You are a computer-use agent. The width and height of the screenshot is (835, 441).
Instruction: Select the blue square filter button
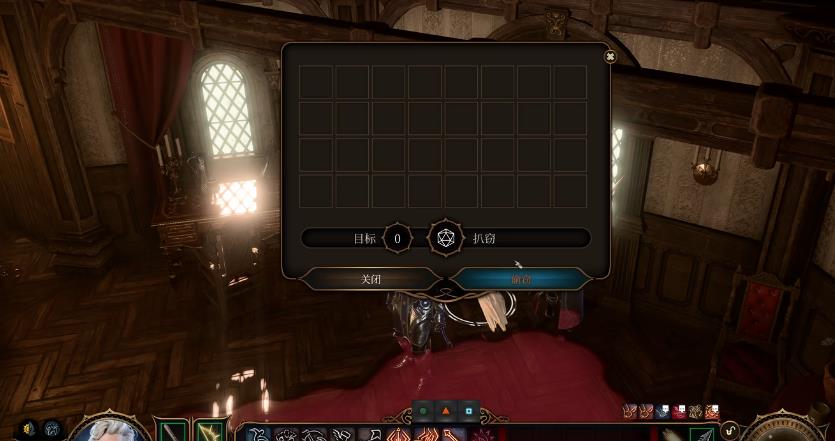467,410
